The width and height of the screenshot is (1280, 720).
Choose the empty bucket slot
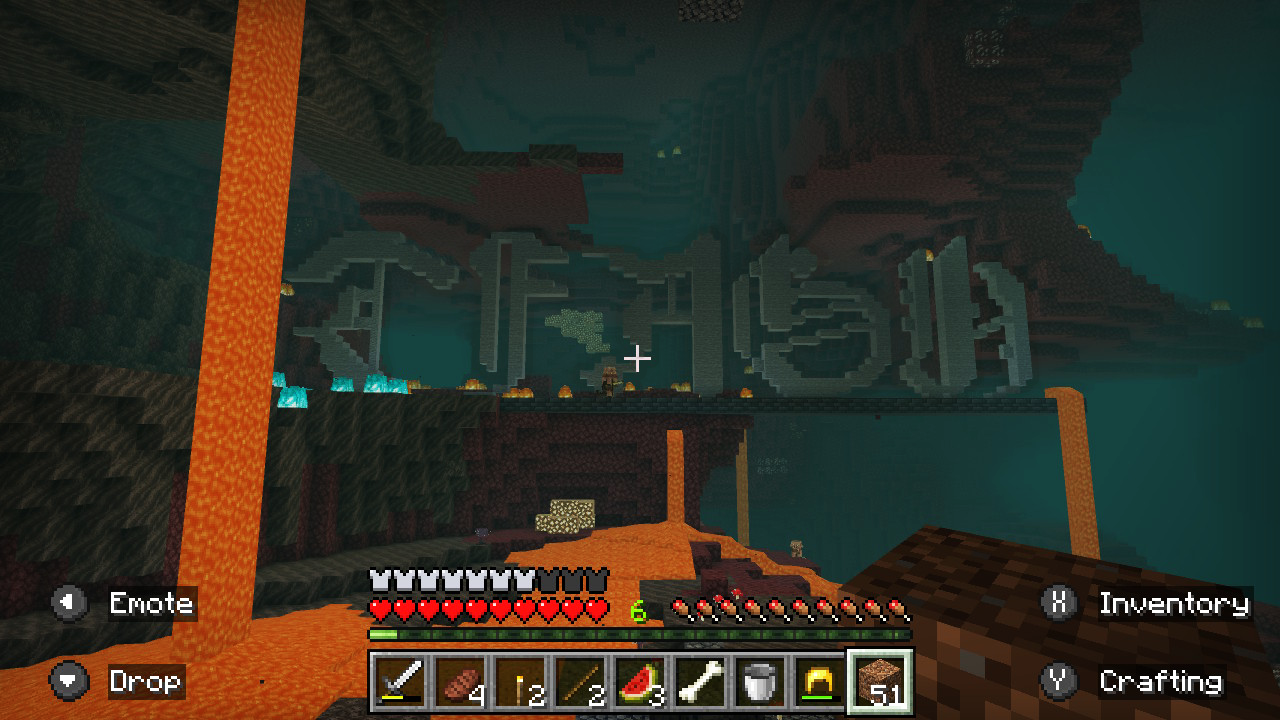[x=760, y=682]
